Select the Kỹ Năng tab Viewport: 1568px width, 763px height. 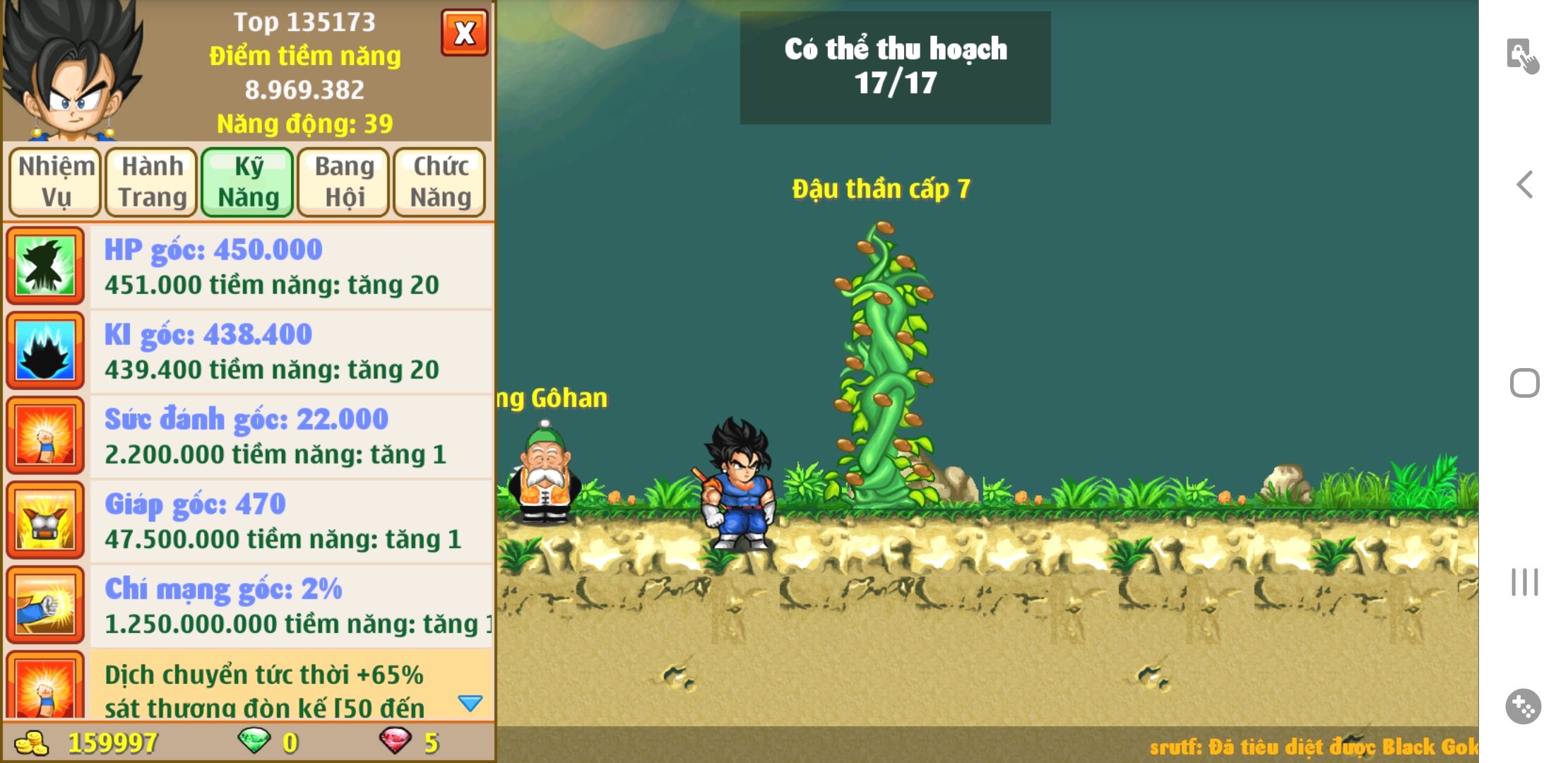(248, 182)
